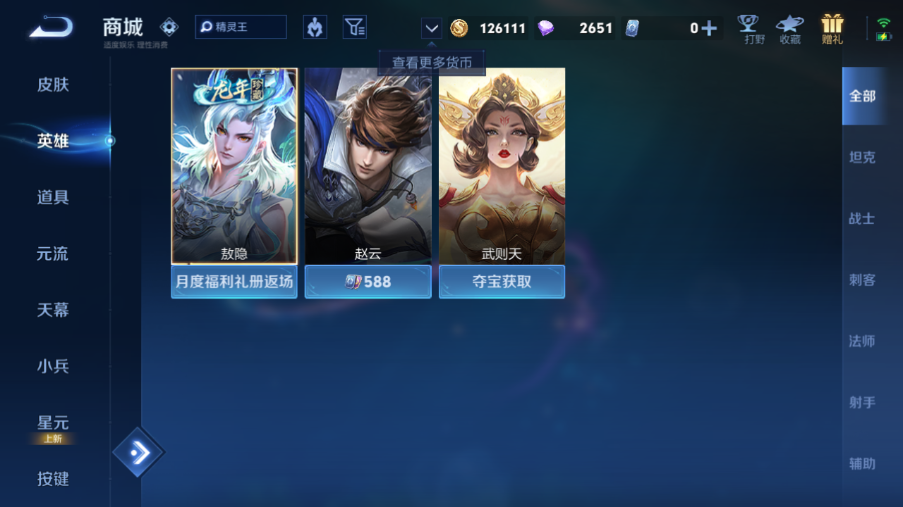903x507 pixels.
Task: Select the 道具 items category
Action: click(53, 198)
